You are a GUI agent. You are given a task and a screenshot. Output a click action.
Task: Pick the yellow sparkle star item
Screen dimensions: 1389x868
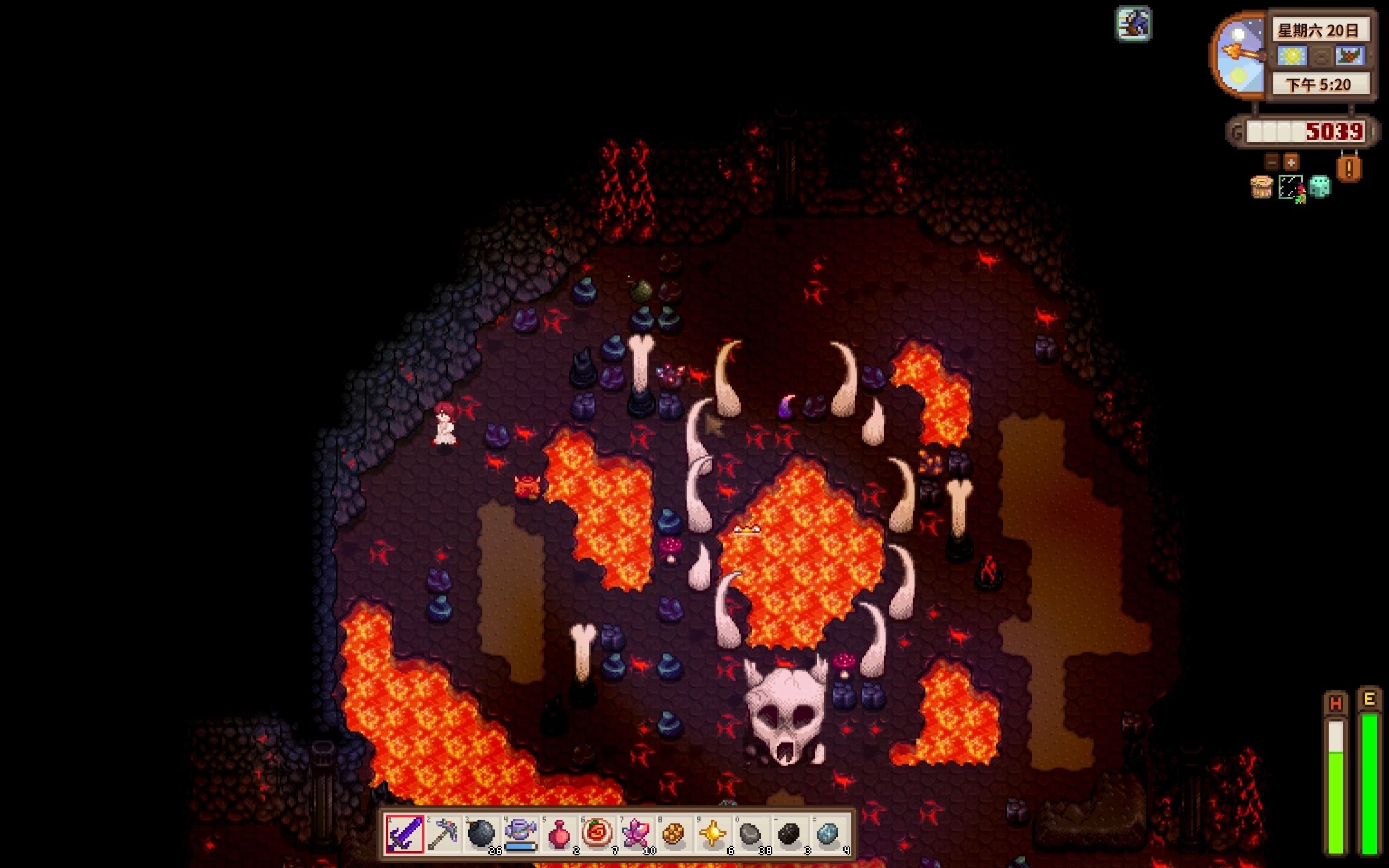pyautogui.click(x=713, y=834)
